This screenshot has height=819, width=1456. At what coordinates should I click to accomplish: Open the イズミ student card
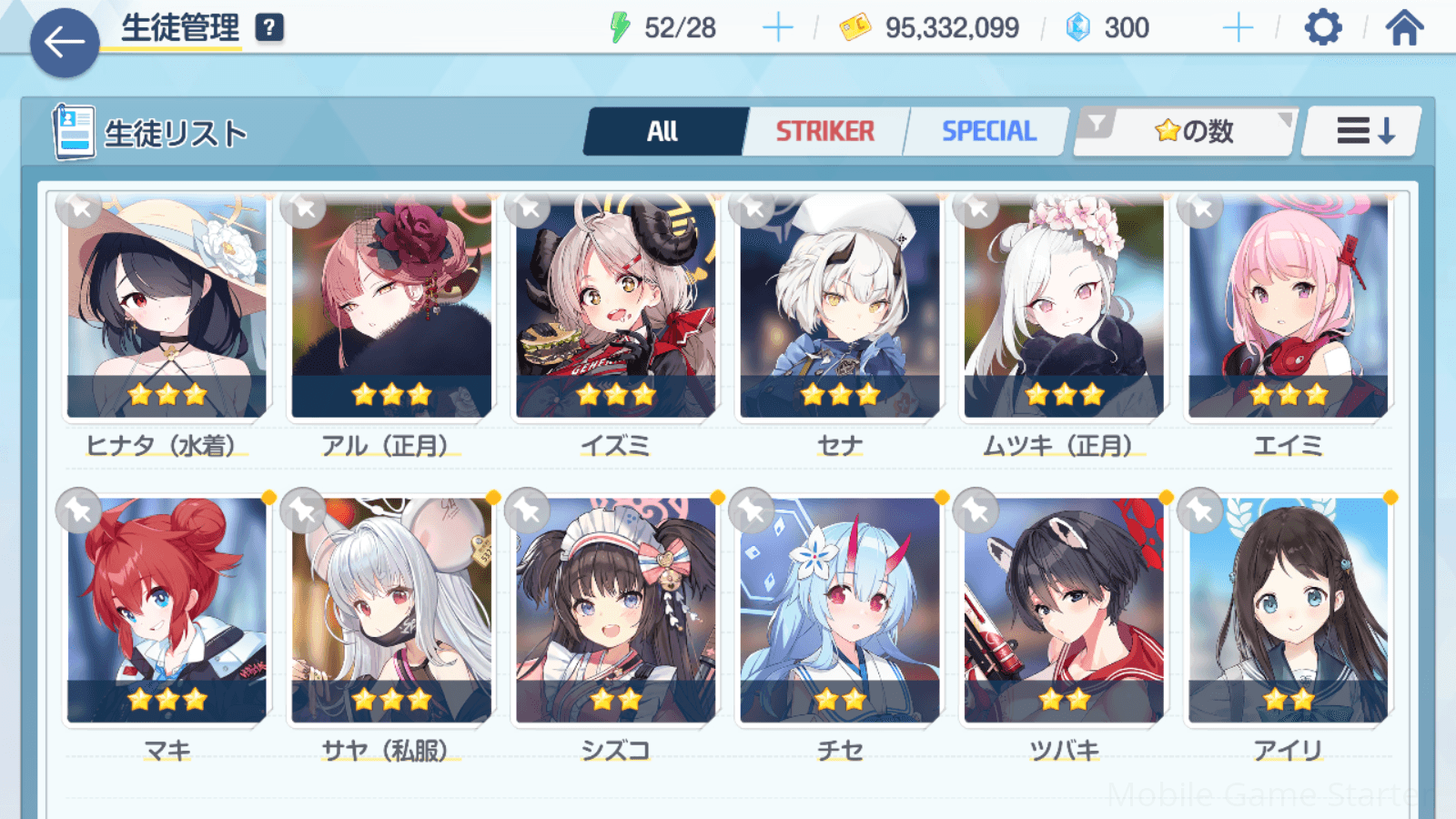[x=615, y=309]
